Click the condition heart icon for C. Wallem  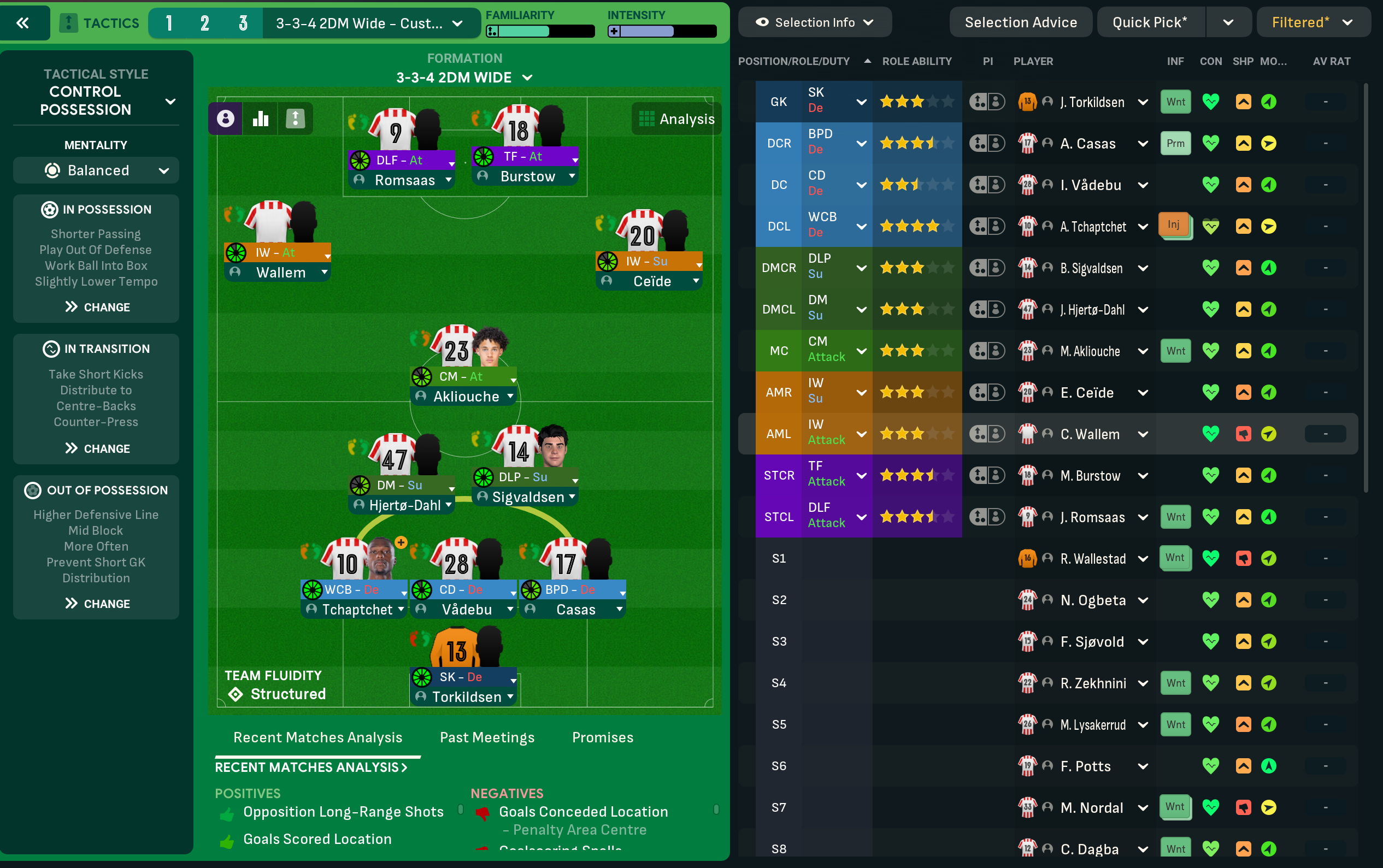(1211, 433)
